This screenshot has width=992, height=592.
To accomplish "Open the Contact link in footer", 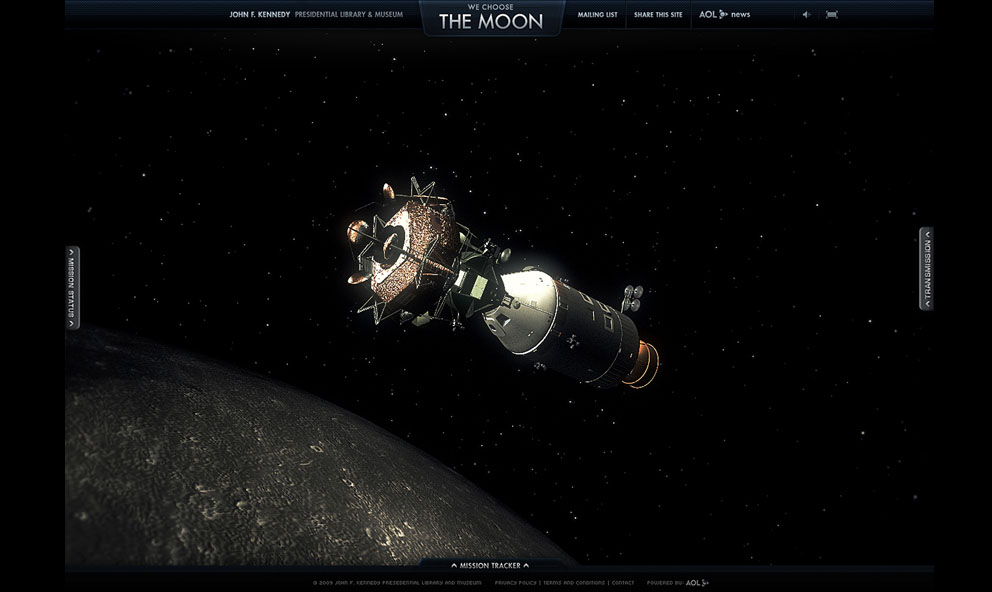I will 623,582.
